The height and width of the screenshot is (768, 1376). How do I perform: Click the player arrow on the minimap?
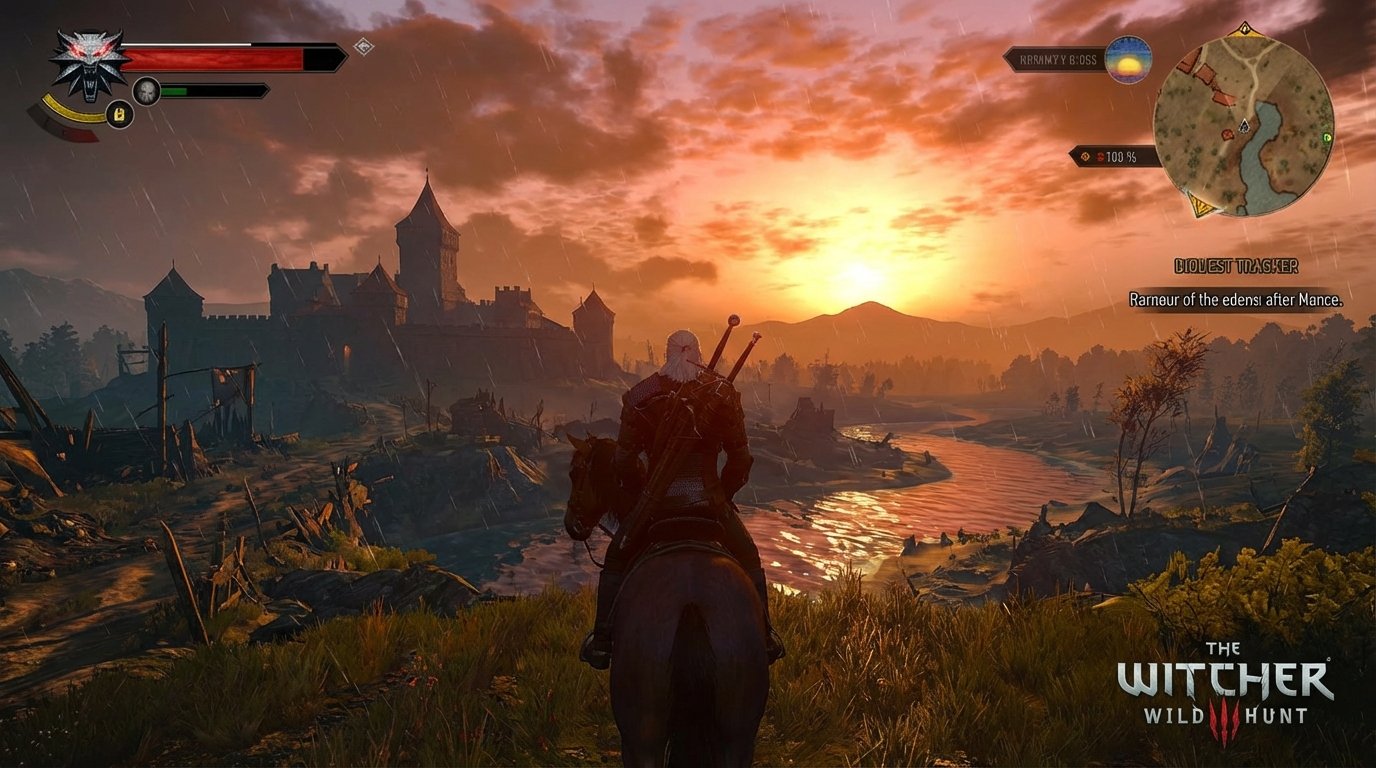click(x=1245, y=125)
